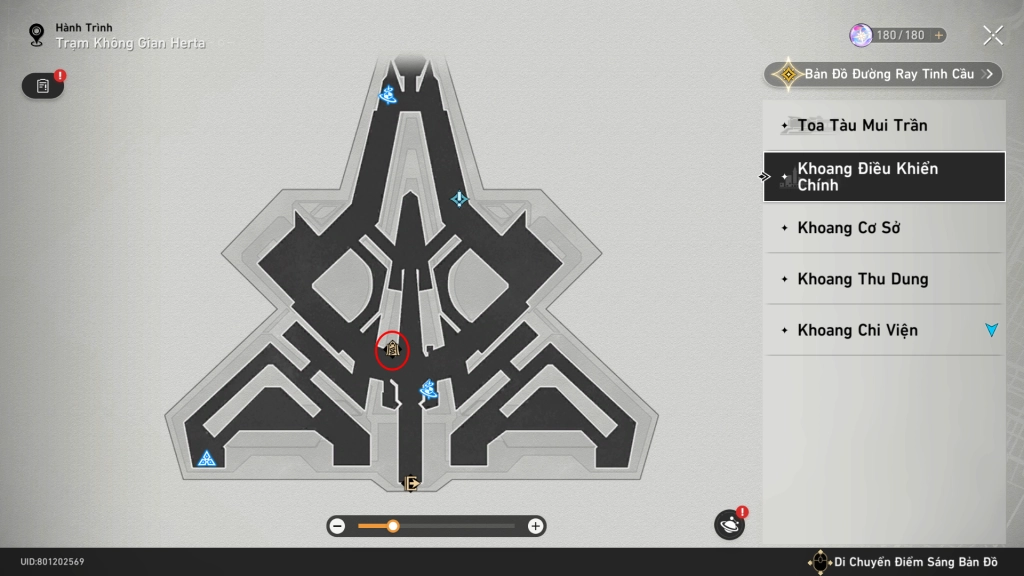Open Bản Đồ Đường Ray Tinh Cầu
The width and height of the screenshot is (1024, 576).
[884, 74]
